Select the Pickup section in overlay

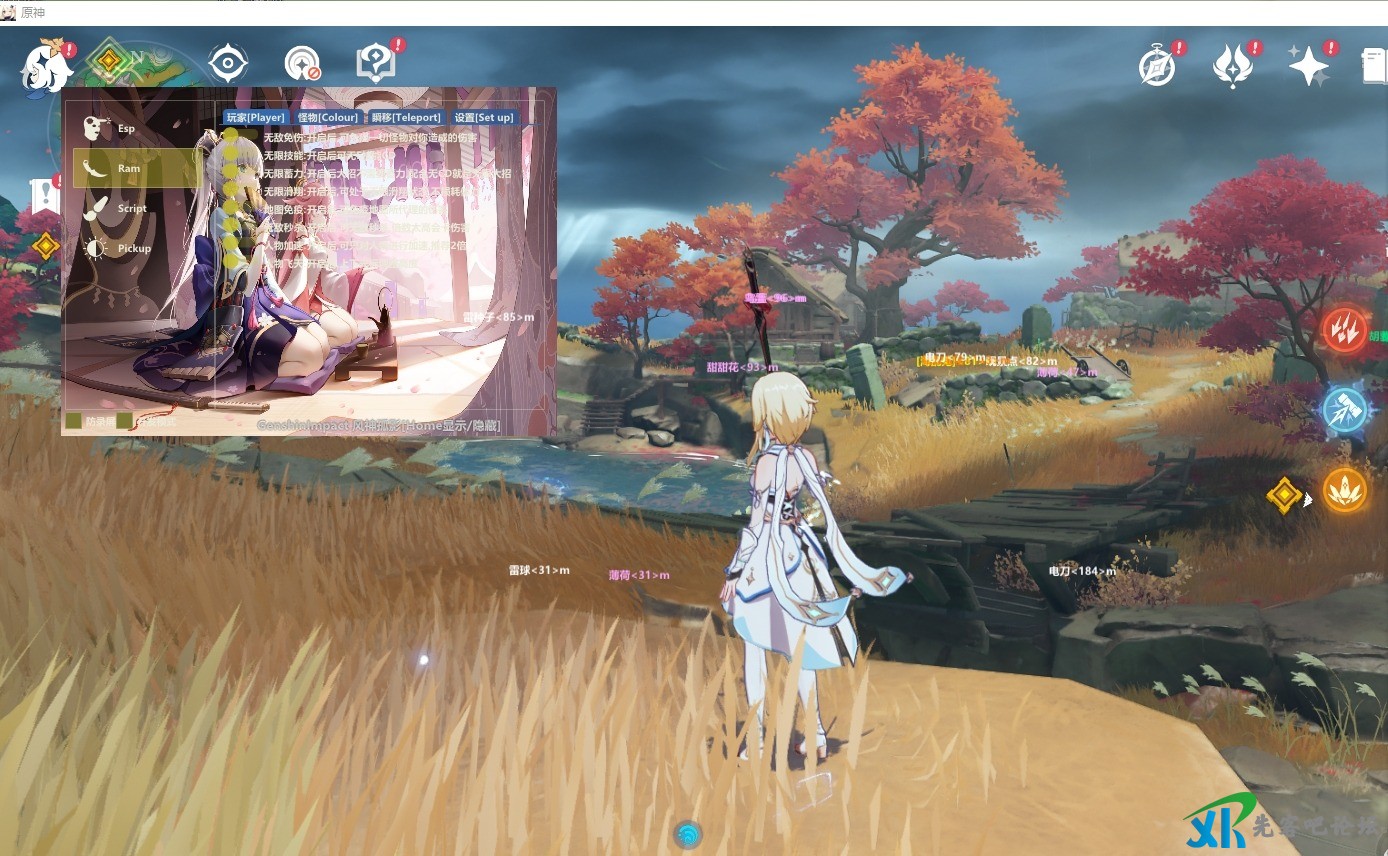(133, 248)
